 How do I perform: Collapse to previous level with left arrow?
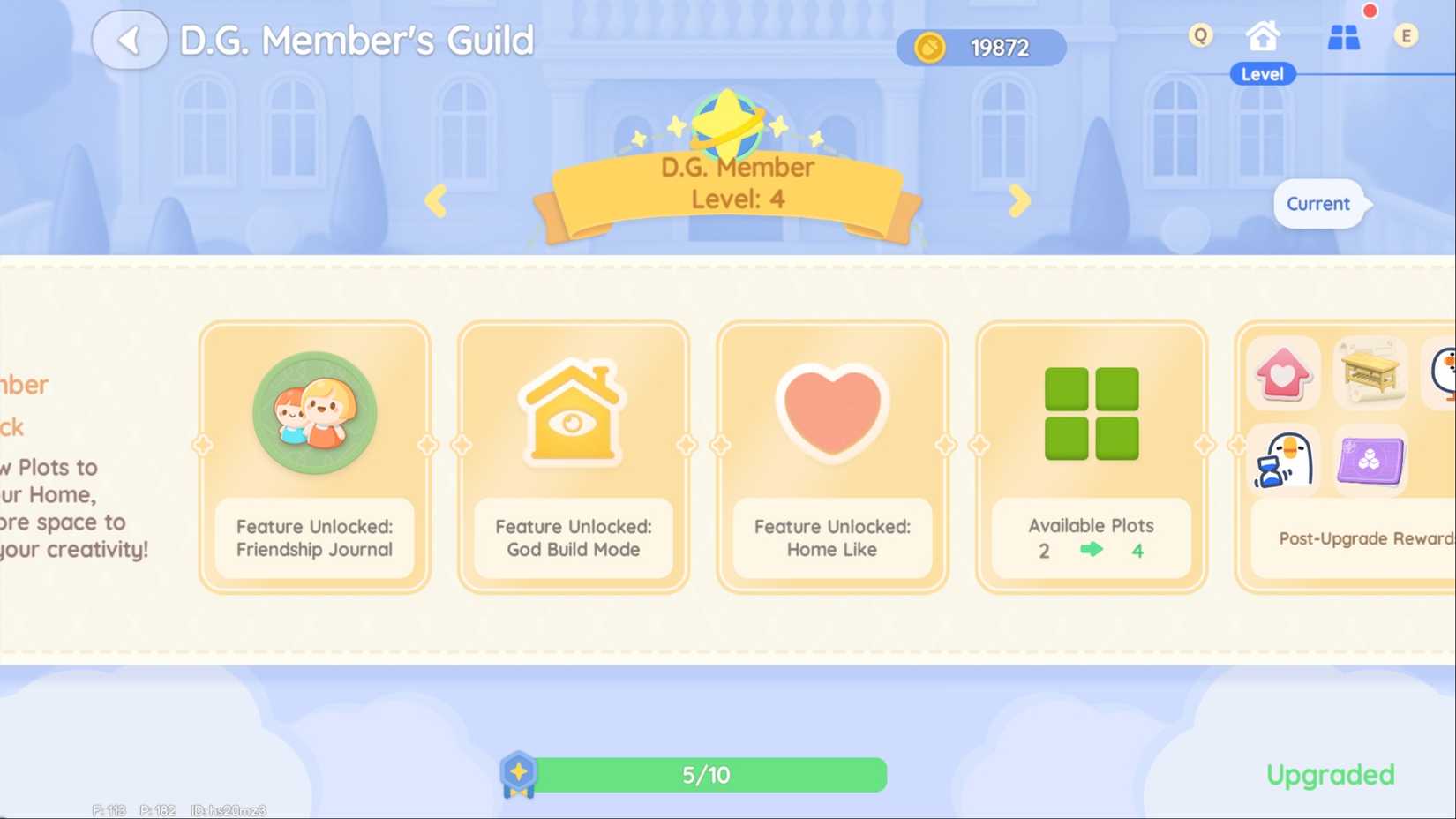point(436,200)
